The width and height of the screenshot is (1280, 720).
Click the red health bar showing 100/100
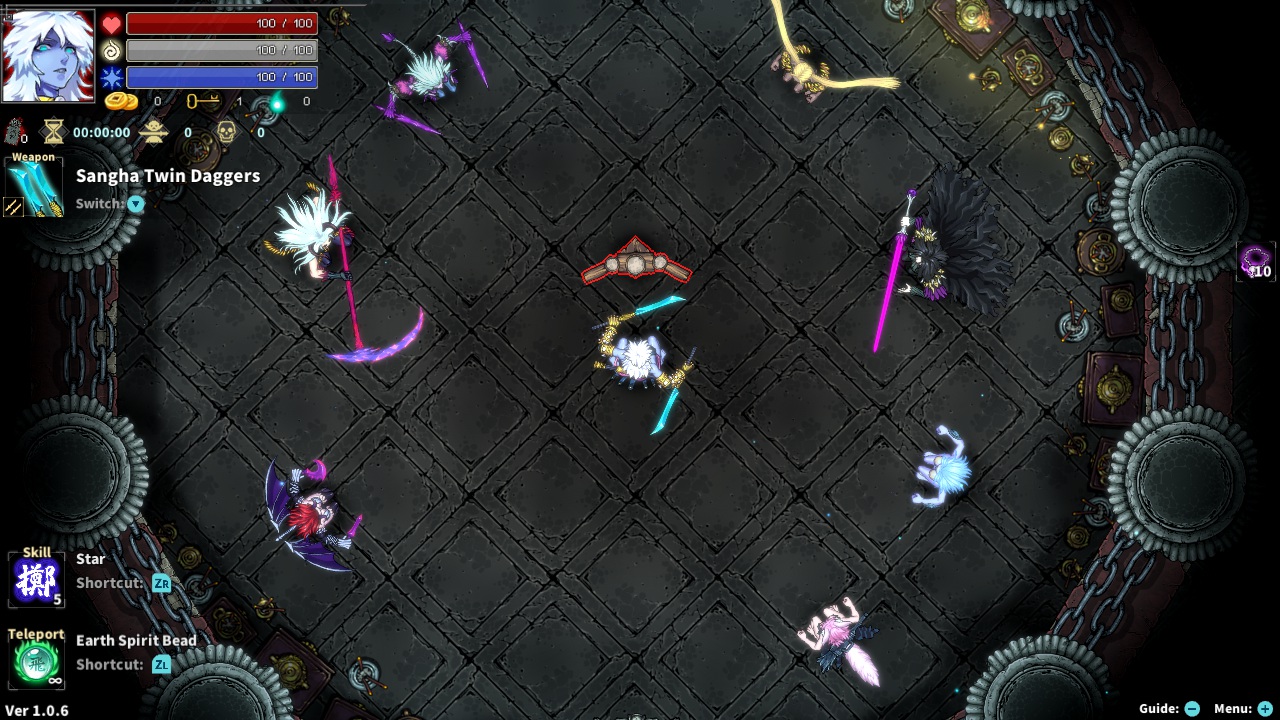(220, 22)
